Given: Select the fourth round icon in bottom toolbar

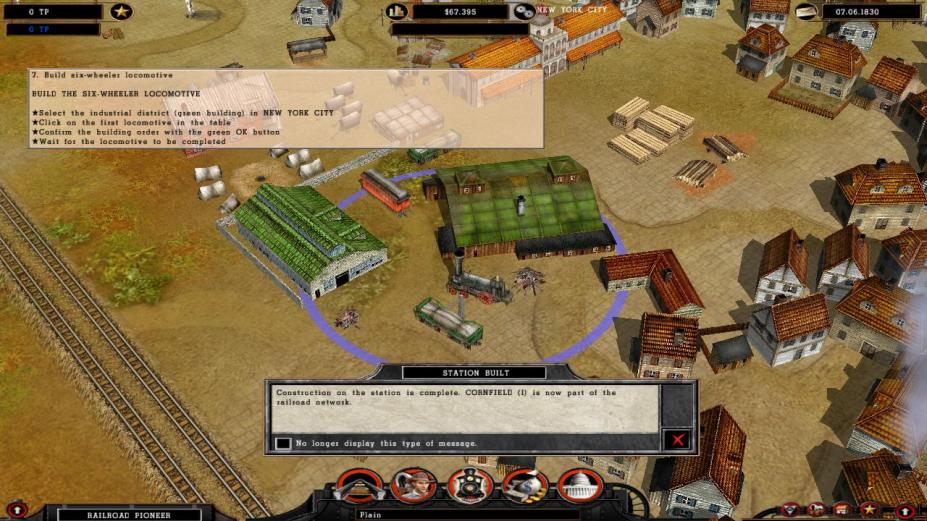Looking at the screenshot, I should (x=525, y=486).
